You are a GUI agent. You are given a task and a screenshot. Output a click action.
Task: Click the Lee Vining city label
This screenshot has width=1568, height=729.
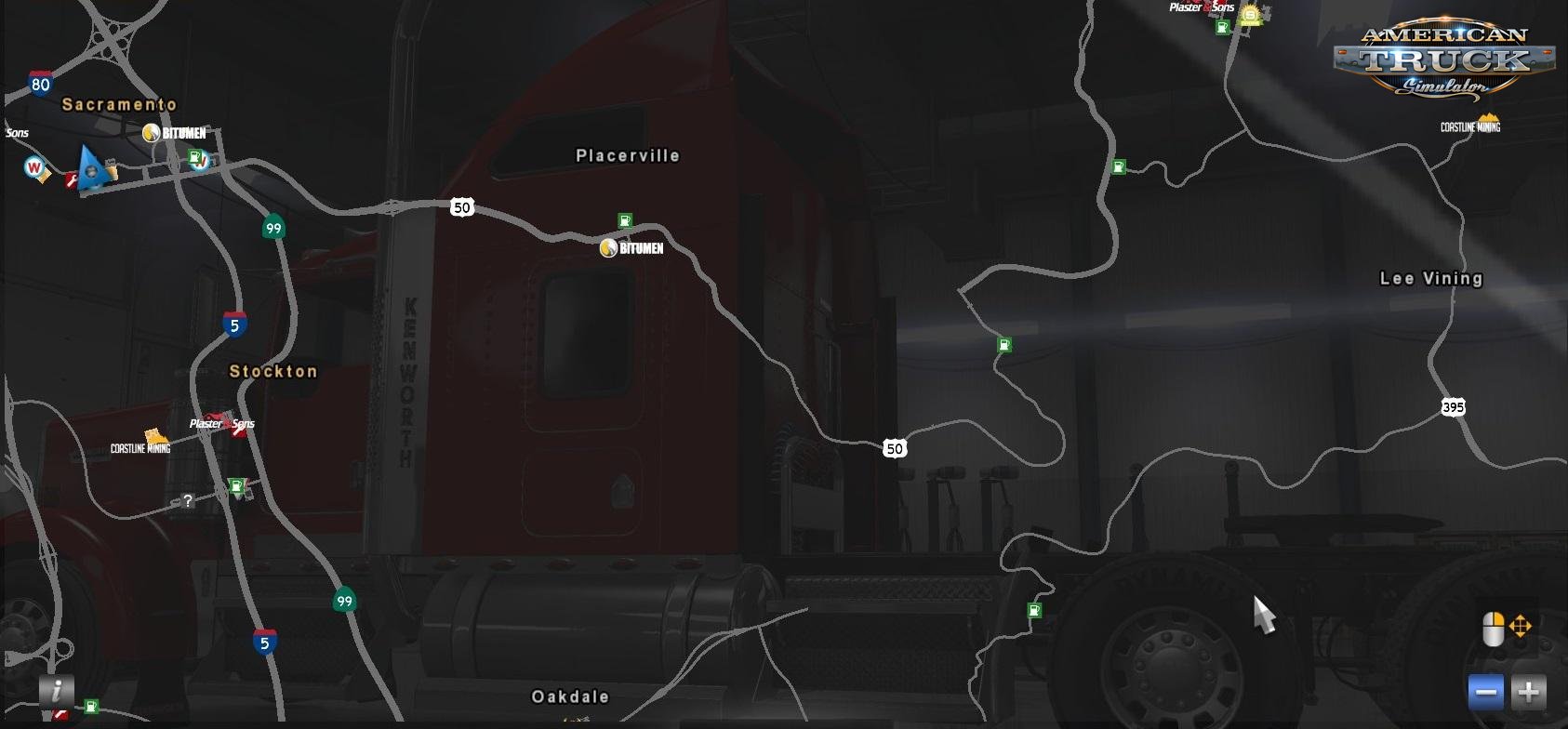pos(1431,278)
